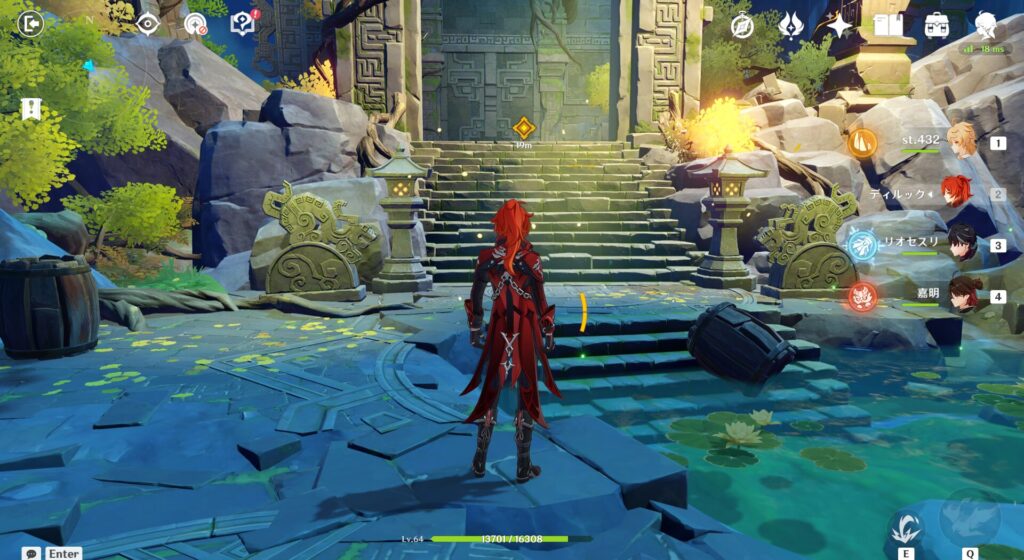Open the backpack inventory
1024x560 pixels.
coord(937,25)
